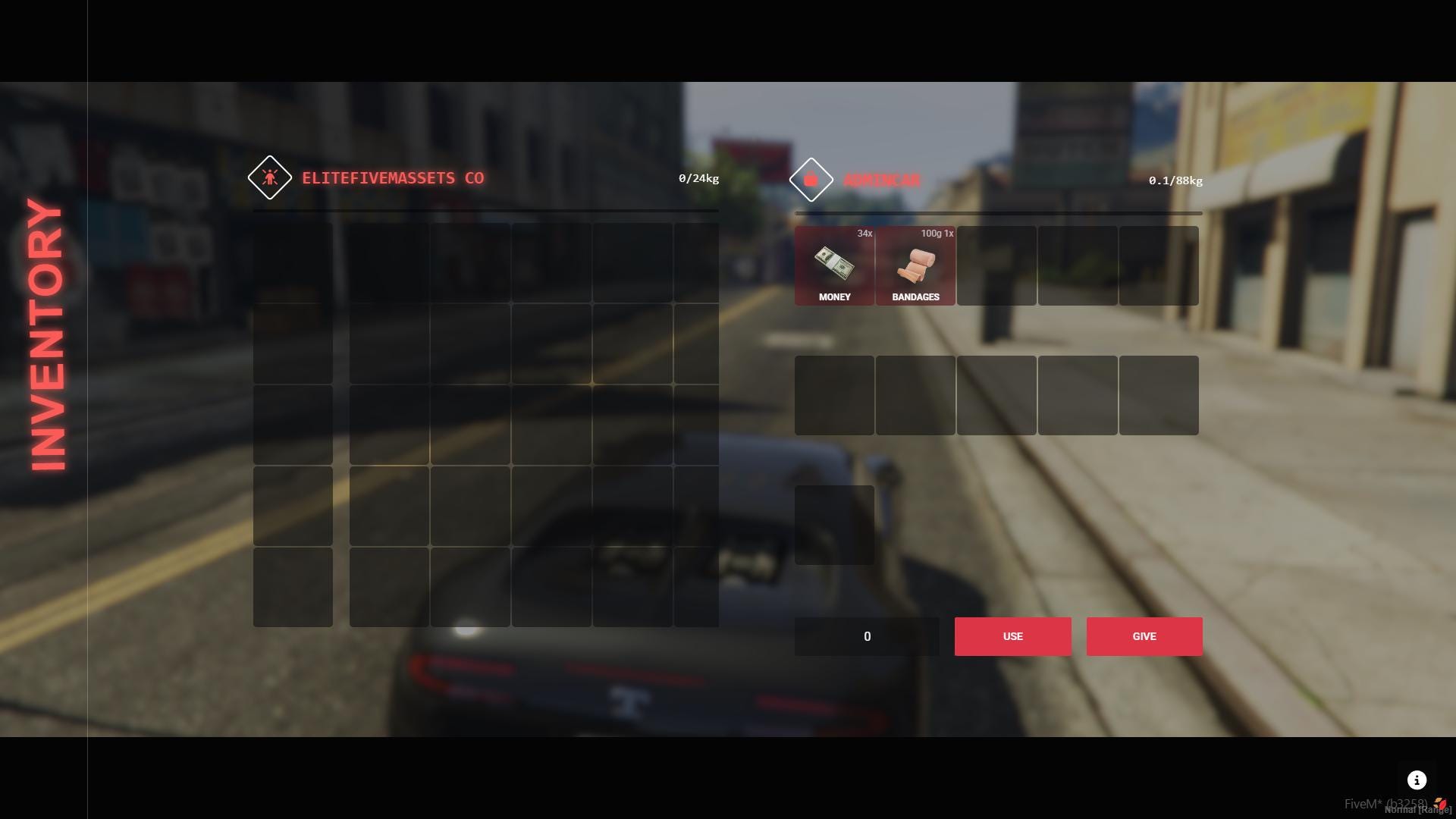1456x819 pixels.
Task: Select the briefcase icon next to ADMINCAR
Action: [811, 180]
